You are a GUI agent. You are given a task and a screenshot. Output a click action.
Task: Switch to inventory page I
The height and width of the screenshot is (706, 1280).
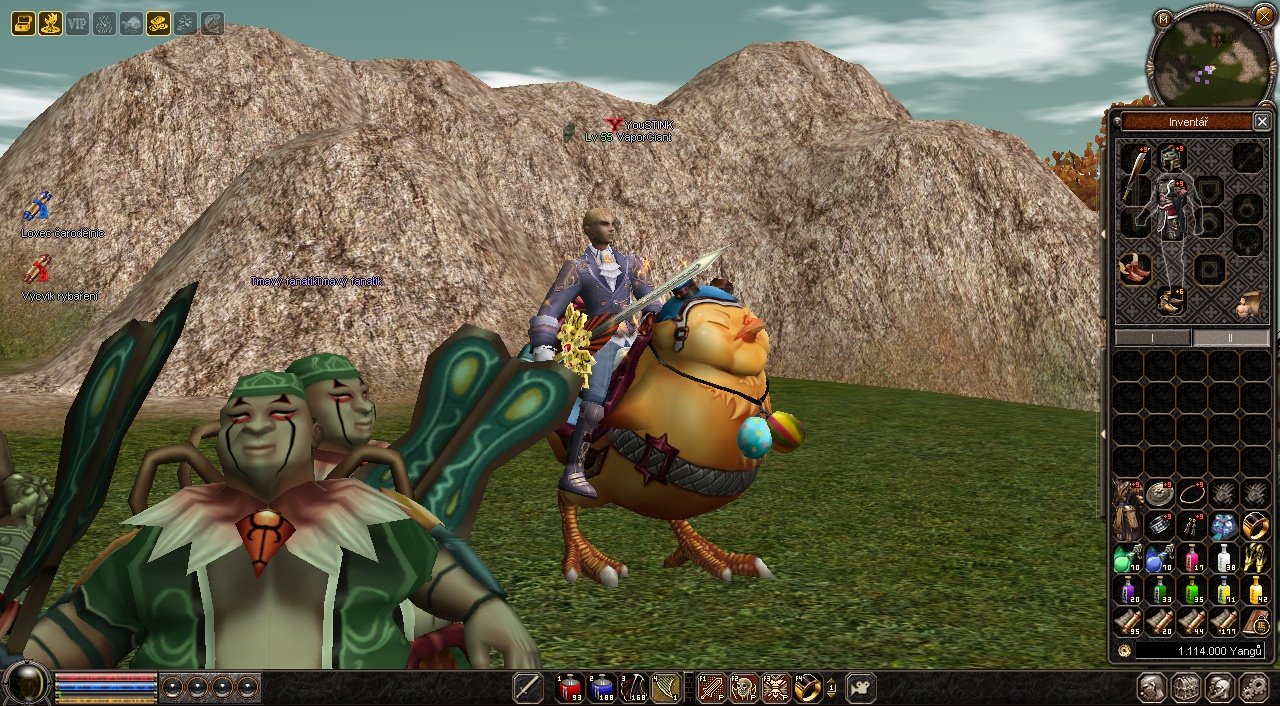tap(1153, 338)
